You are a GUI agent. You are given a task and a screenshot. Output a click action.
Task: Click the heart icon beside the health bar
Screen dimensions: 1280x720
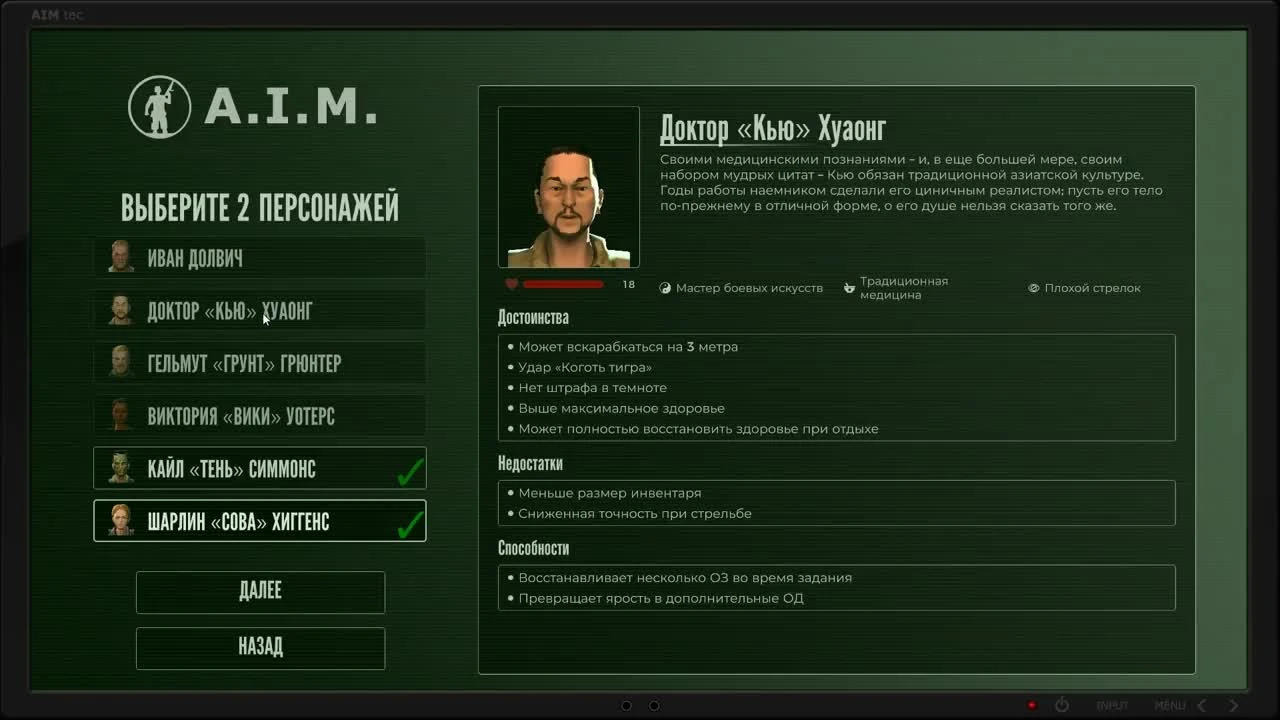click(510, 284)
